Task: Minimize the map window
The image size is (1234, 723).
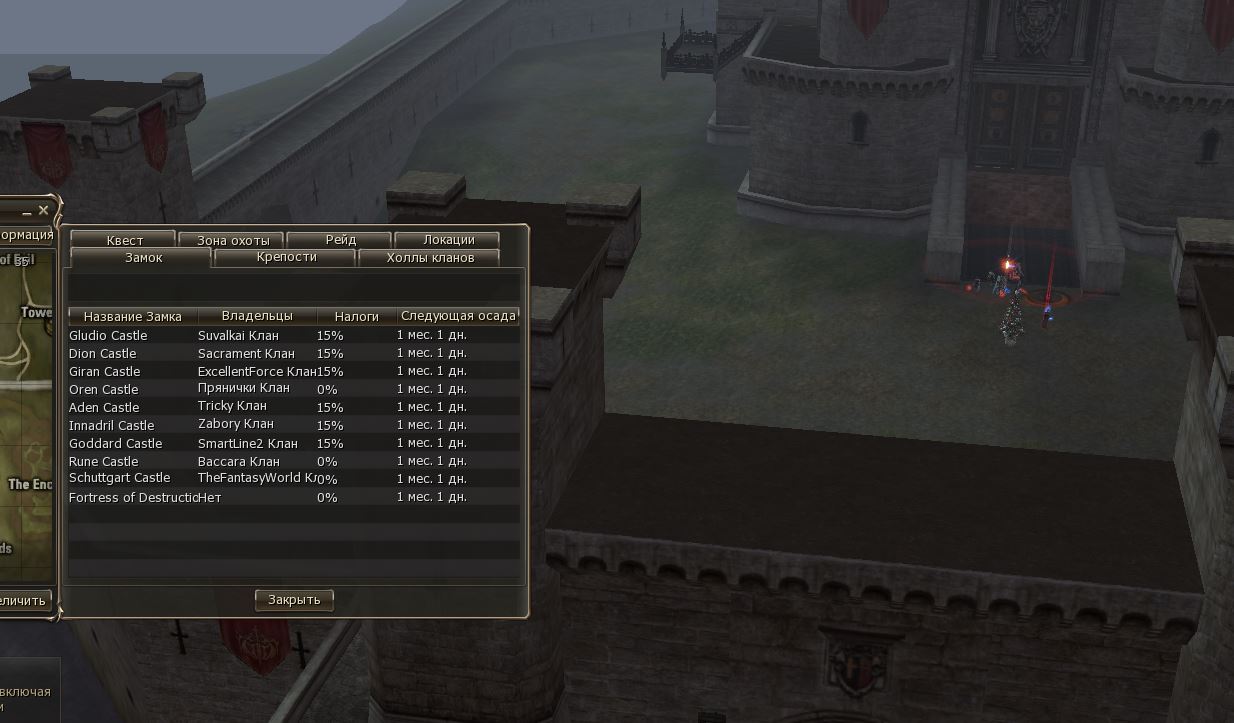Action: [26, 212]
